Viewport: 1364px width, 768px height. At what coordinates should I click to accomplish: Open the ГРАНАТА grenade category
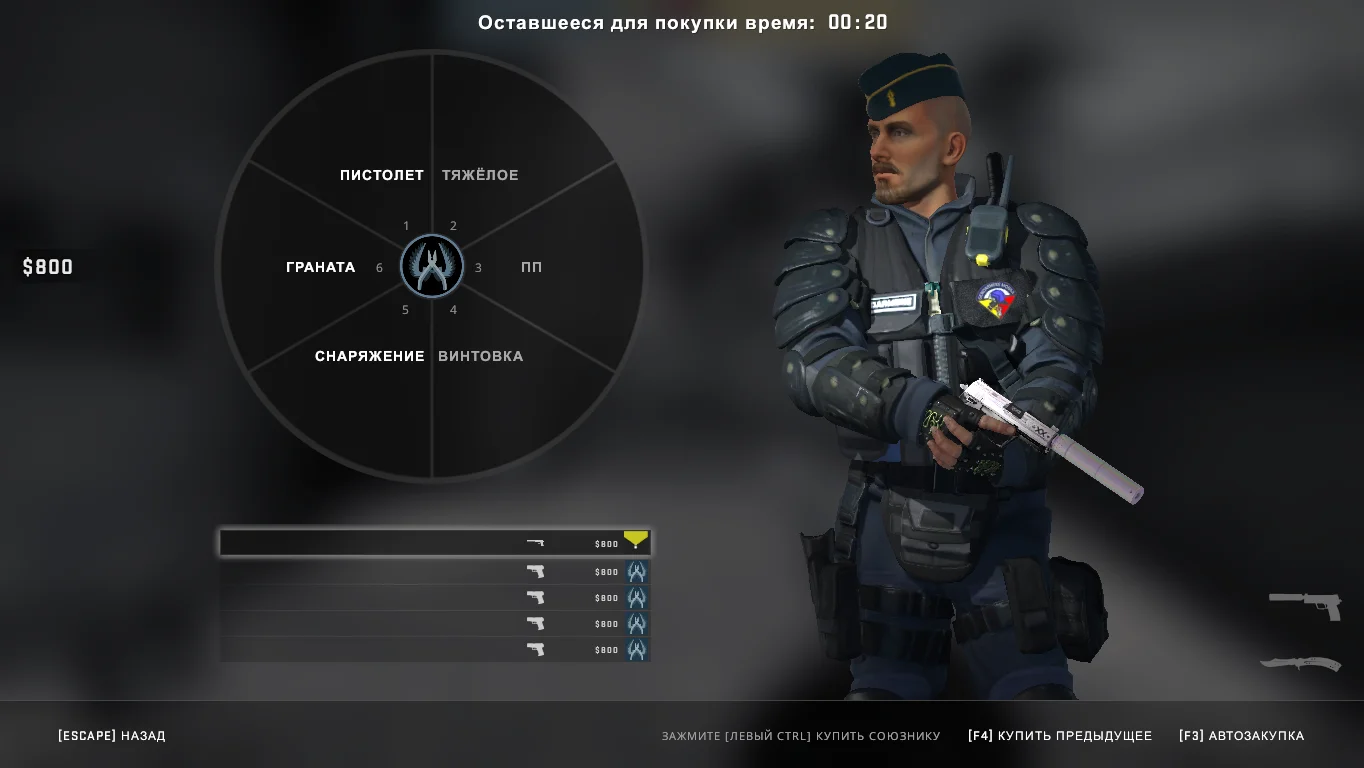[320, 267]
